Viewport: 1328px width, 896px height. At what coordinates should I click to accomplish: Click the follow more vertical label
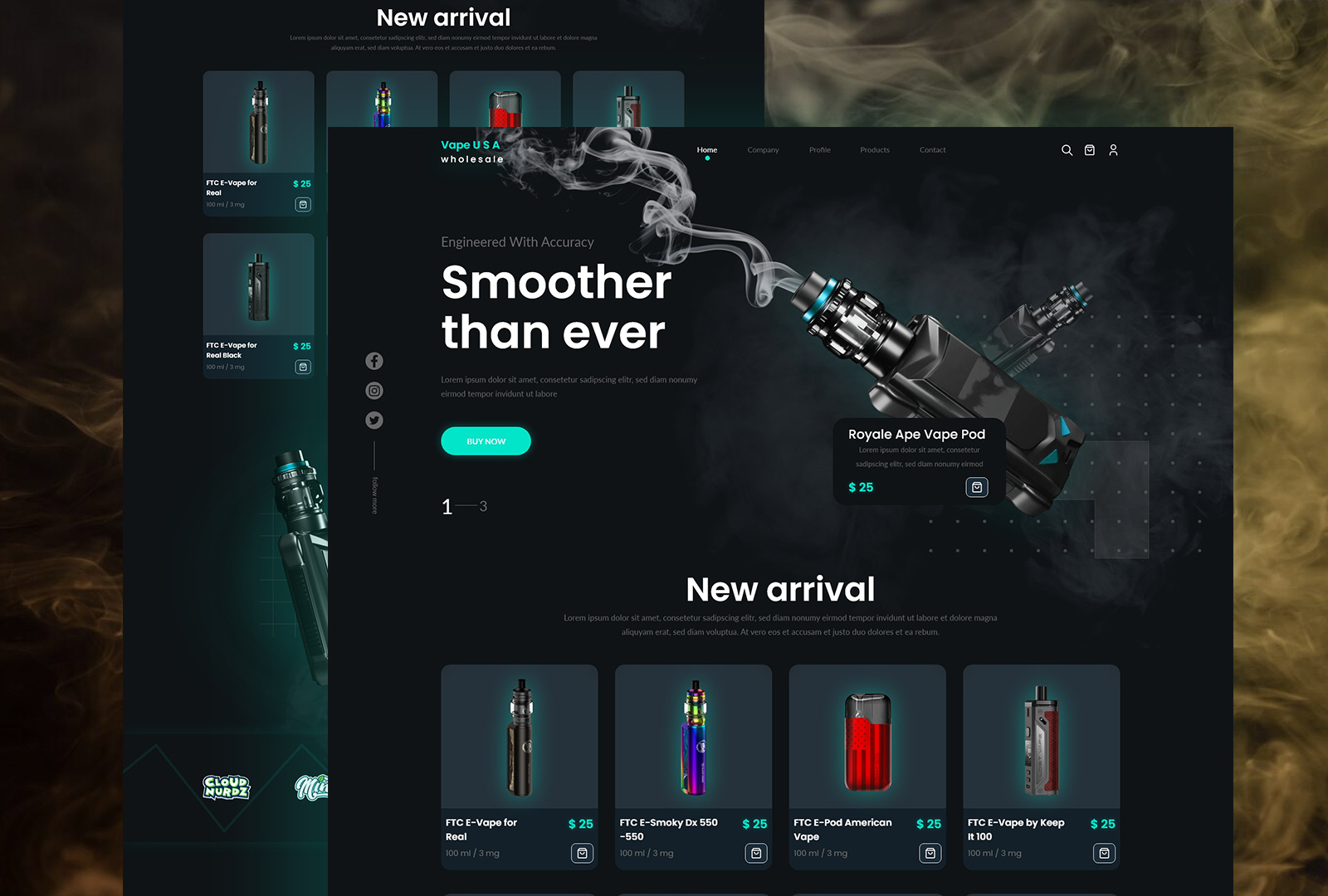point(374,494)
